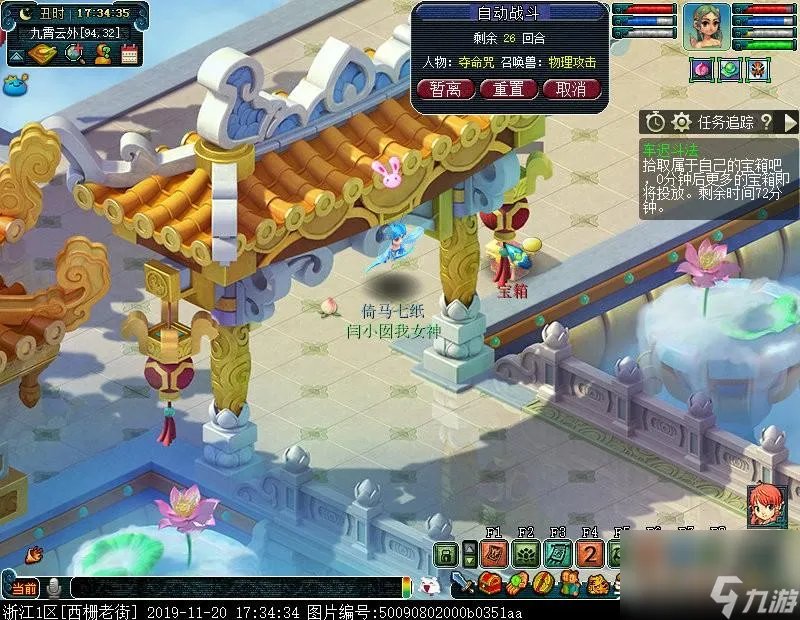This screenshot has height=620, width=800.
Task: Open the quest tracker question mark help
Action: (x=766, y=122)
